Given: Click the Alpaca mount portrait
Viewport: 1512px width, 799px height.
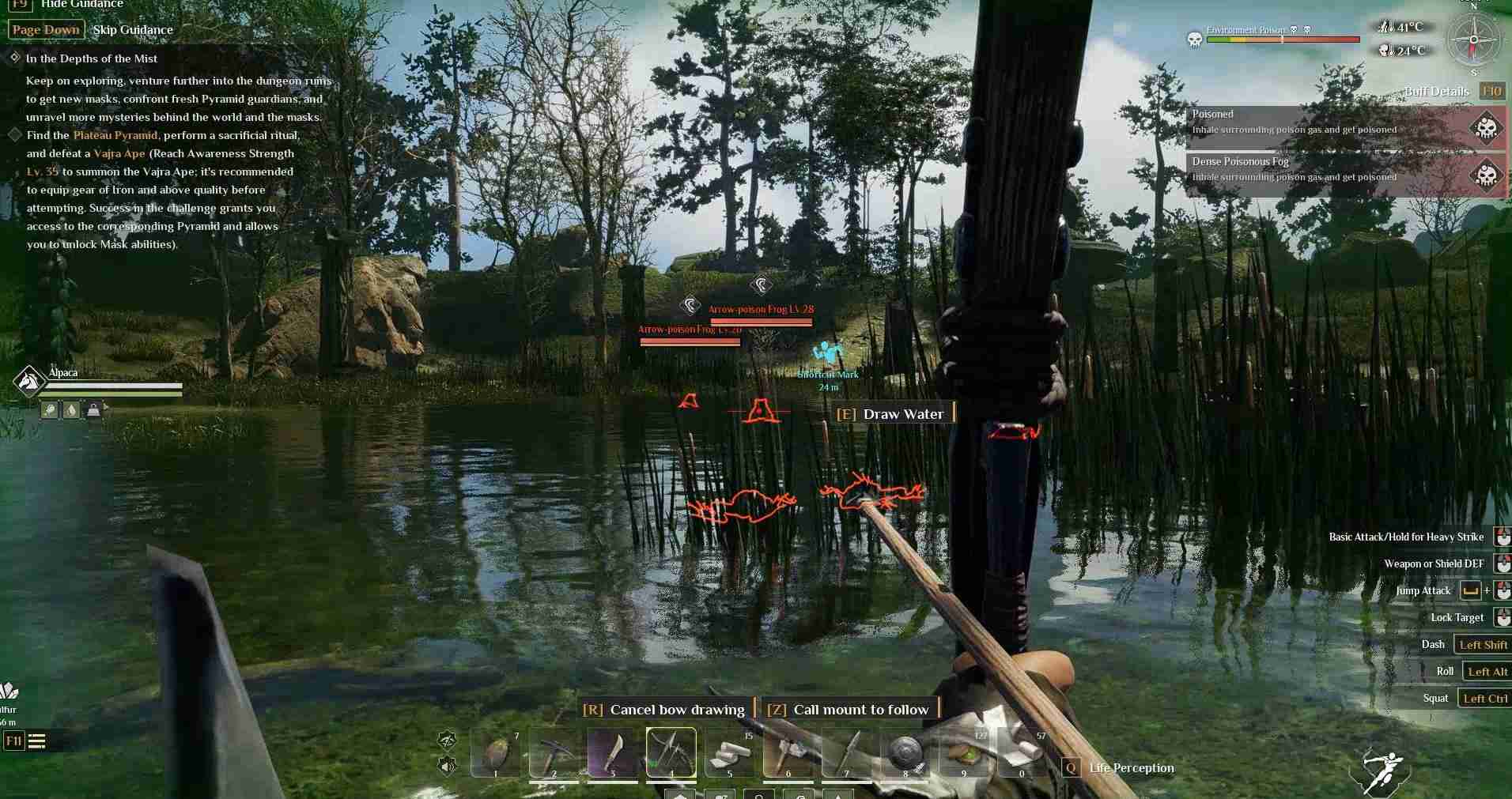Looking at the screenshot, I should click(x=29, y=381).
